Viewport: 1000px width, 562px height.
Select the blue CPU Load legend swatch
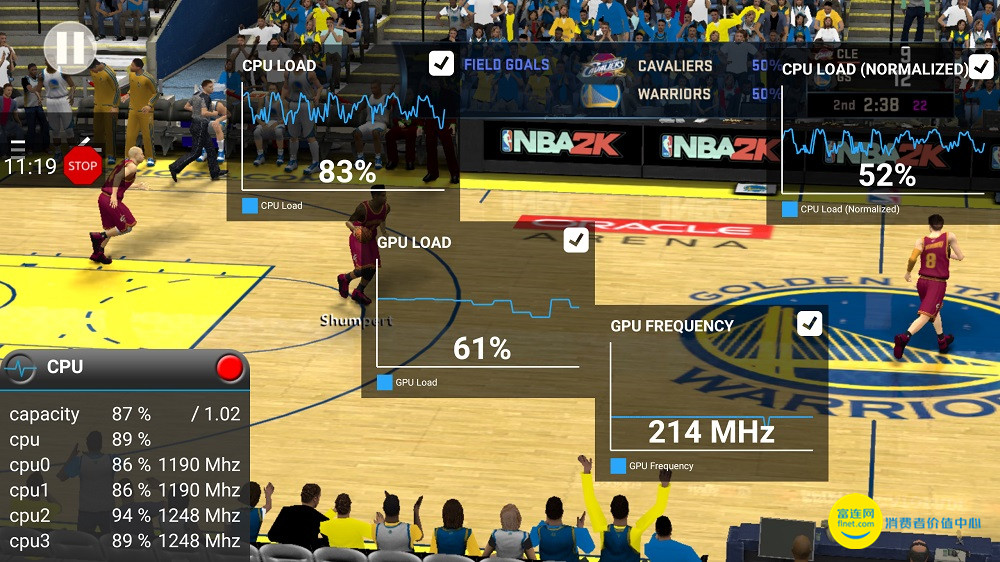(250, 206)
